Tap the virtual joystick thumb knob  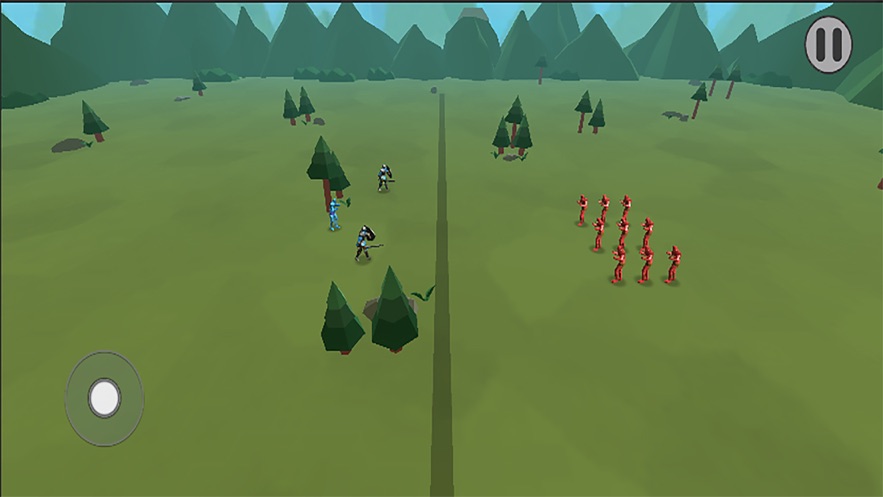coord(104,398)
